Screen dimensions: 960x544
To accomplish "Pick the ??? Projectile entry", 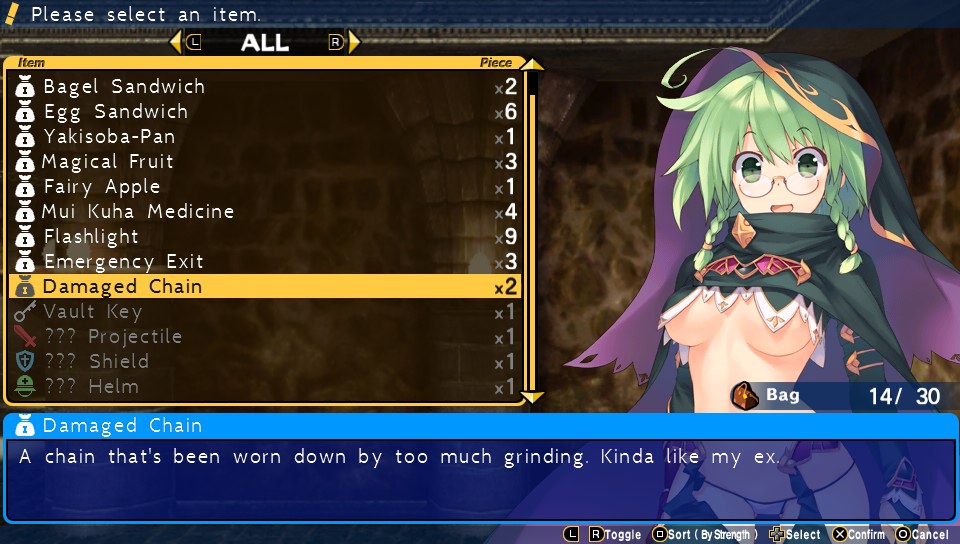I will 113,337.
